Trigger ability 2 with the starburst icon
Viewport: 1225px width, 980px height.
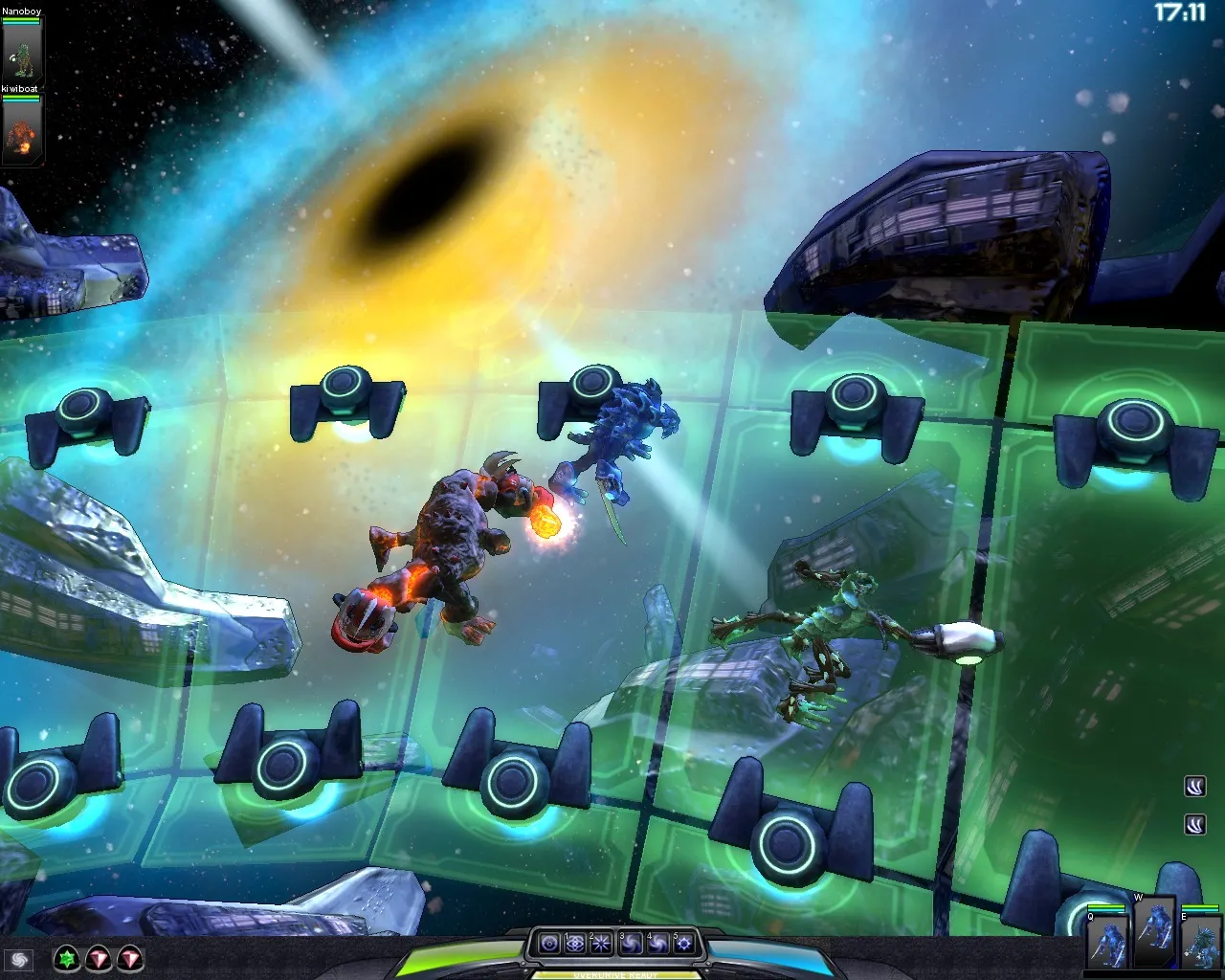(x=602, y=945)
